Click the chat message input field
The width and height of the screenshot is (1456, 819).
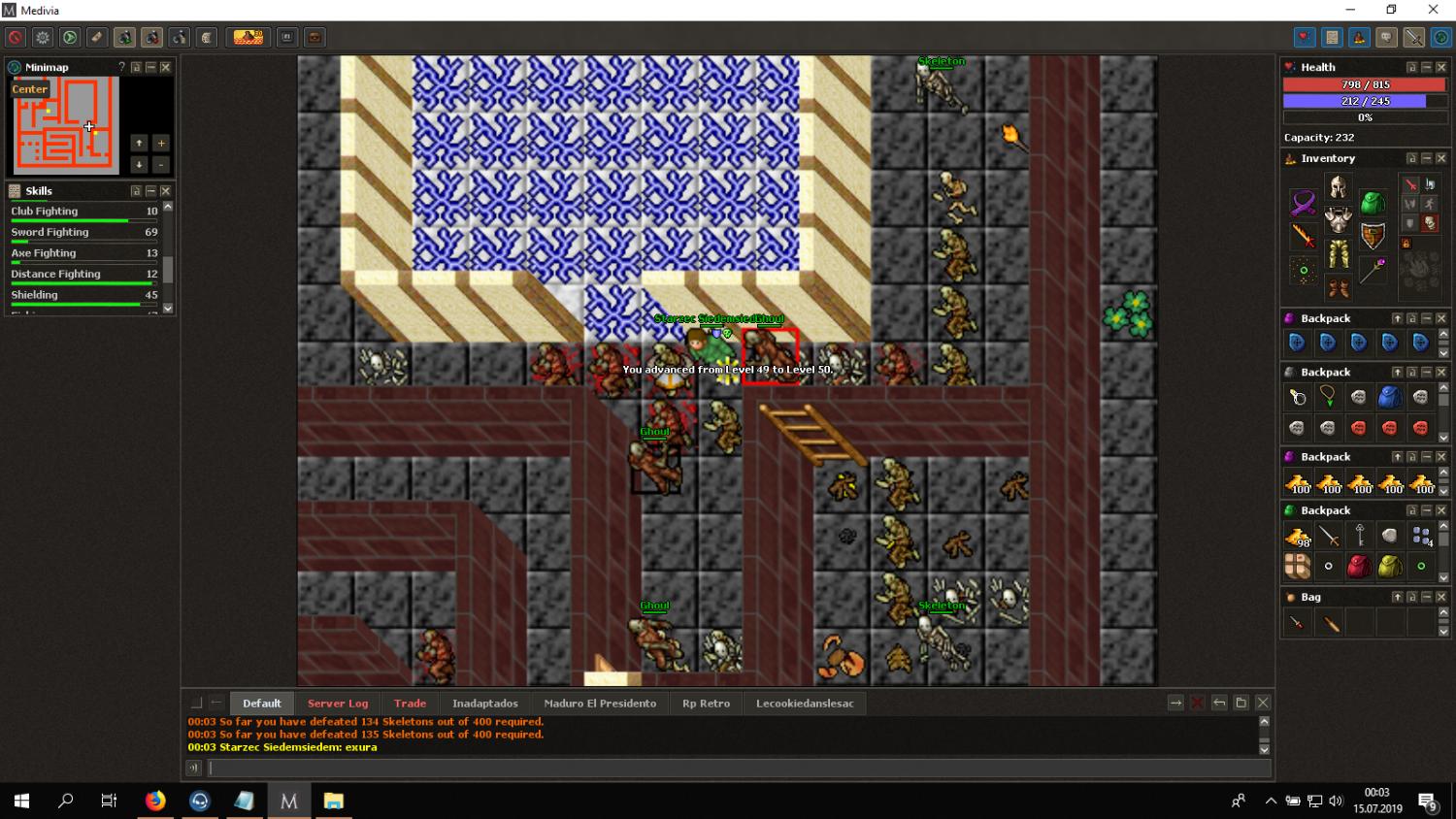[738, 769]
